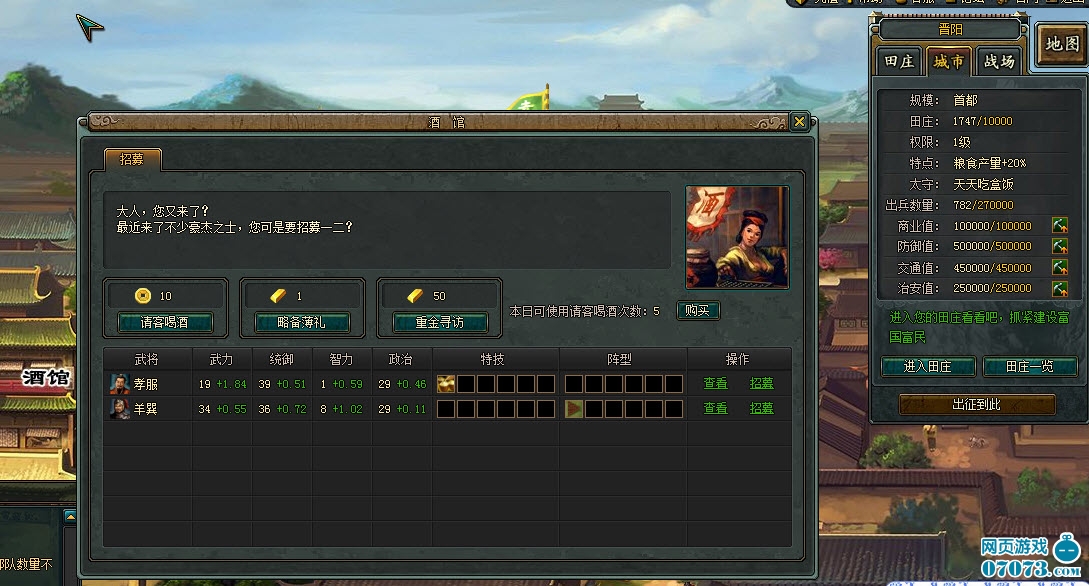Click the 请客喝酒 button
This screenshot has height=586, width=1089.
click(164, 322)
